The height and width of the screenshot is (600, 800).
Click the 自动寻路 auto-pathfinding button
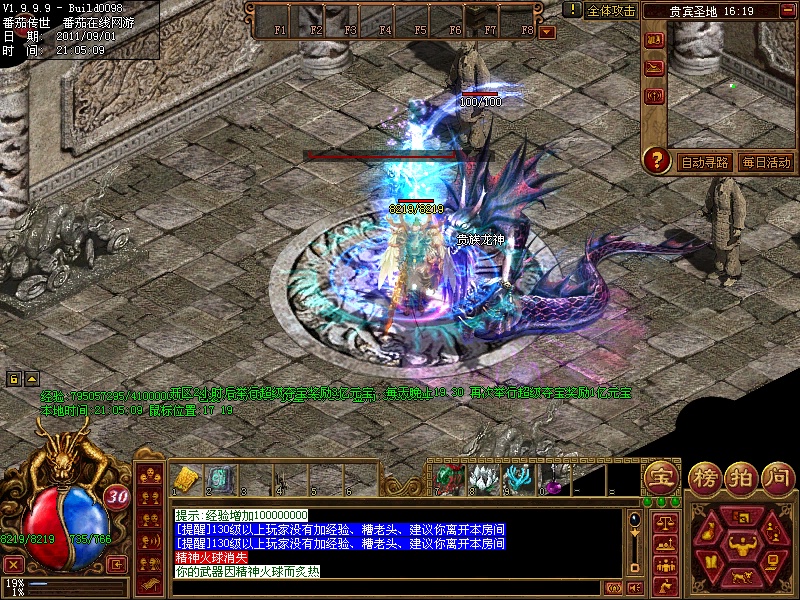(704, 161)
